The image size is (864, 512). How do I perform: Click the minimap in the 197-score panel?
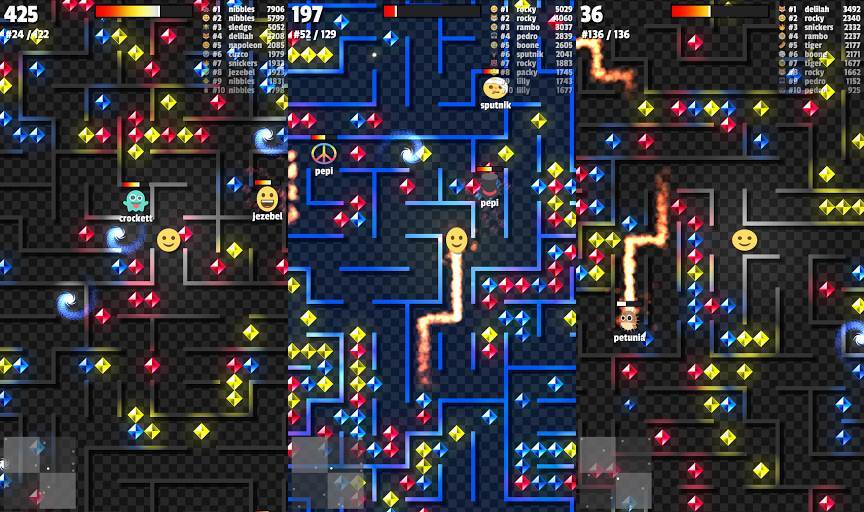[x=328, y=473]
